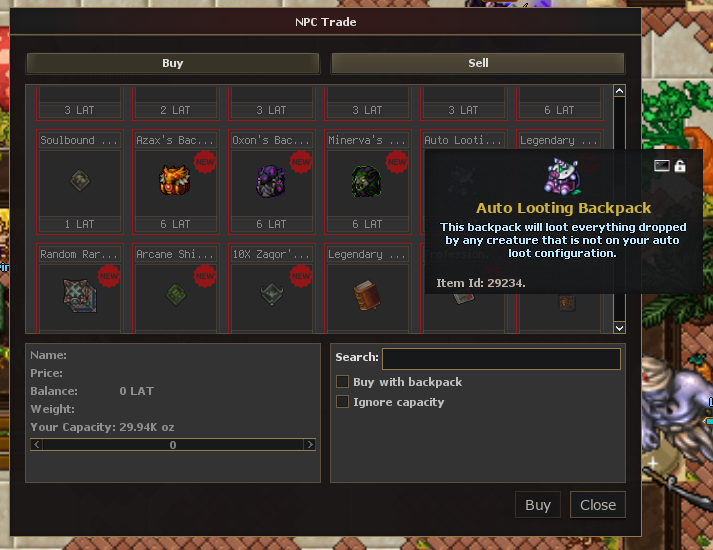Click the lock icon in tooltip
Screen dimensions: 713x550
coord(680,166)
